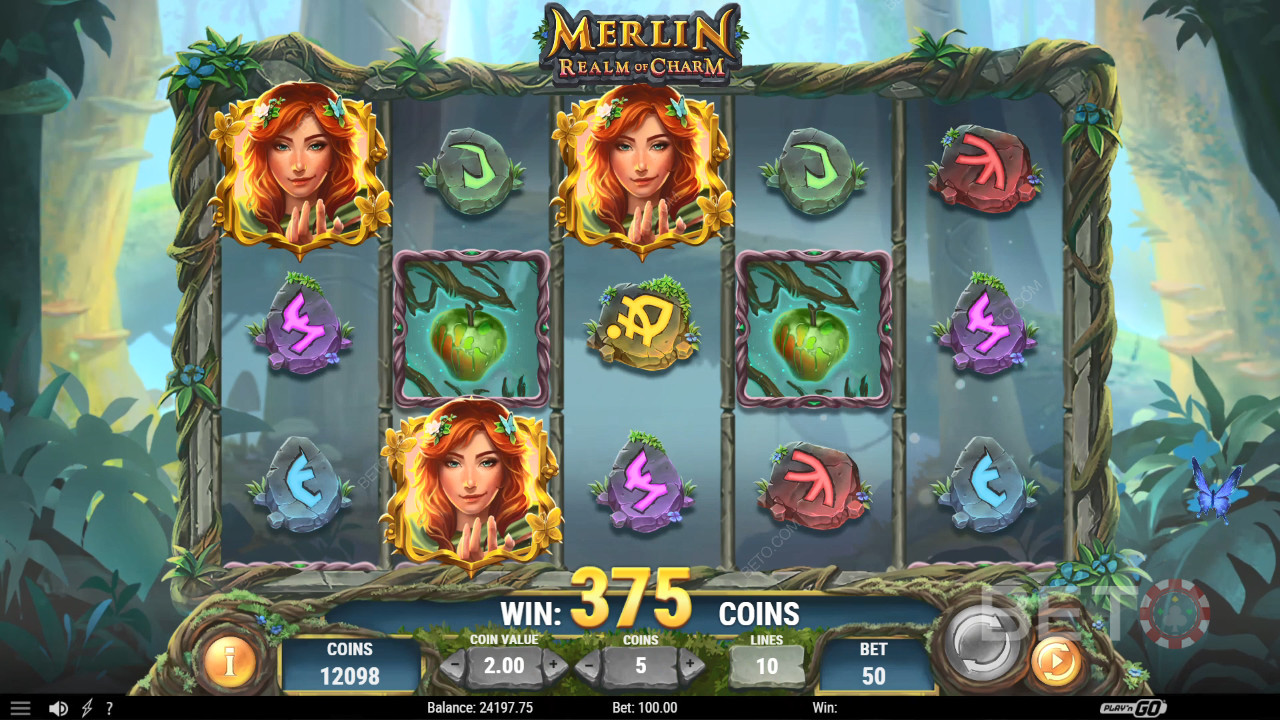Viewport: 1280px width, 720px height.
Task: Open the question mark help
Action: click(109, 708)
